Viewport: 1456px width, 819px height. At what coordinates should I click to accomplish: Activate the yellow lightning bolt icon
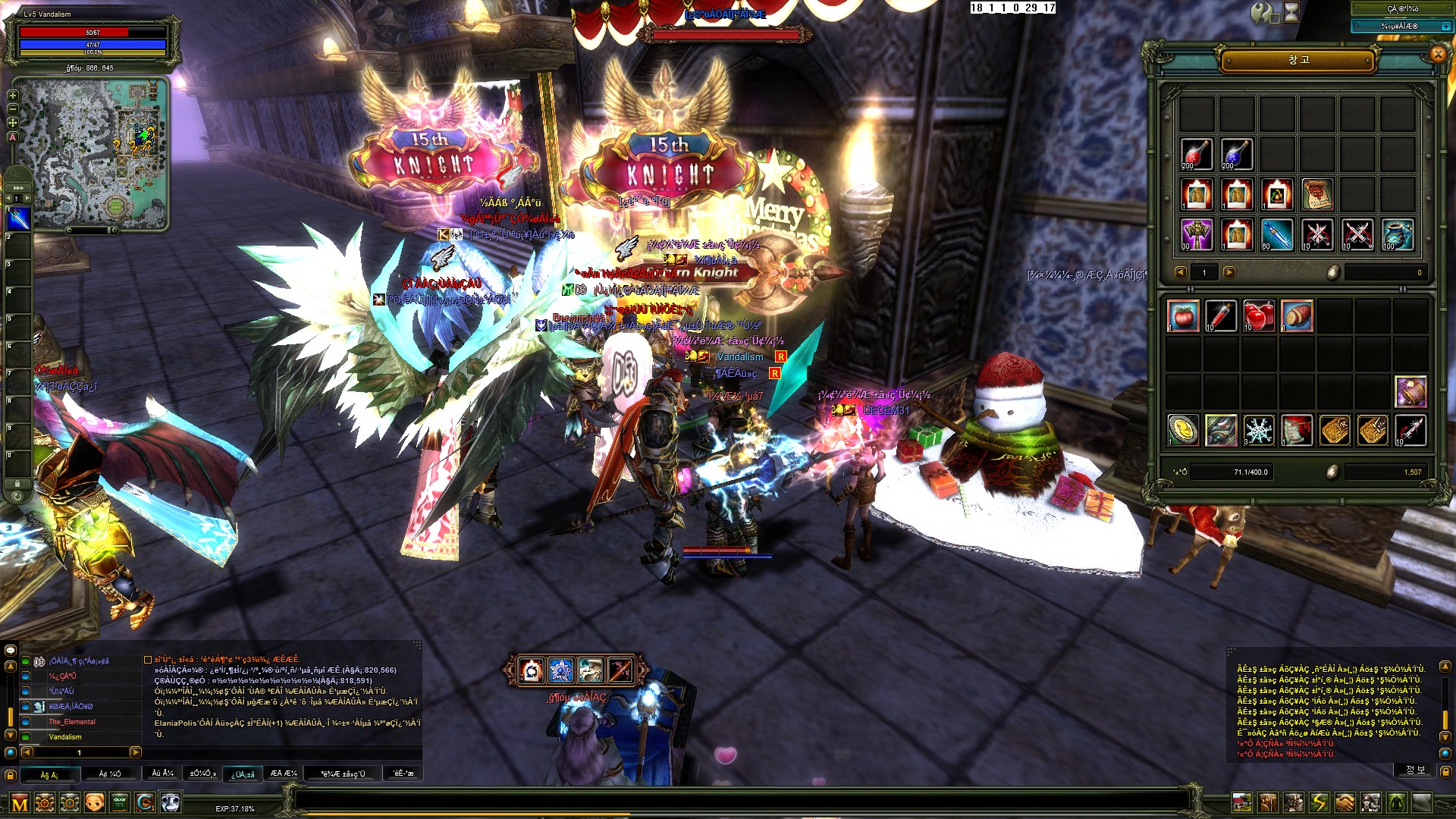(x=1319, y=802)
